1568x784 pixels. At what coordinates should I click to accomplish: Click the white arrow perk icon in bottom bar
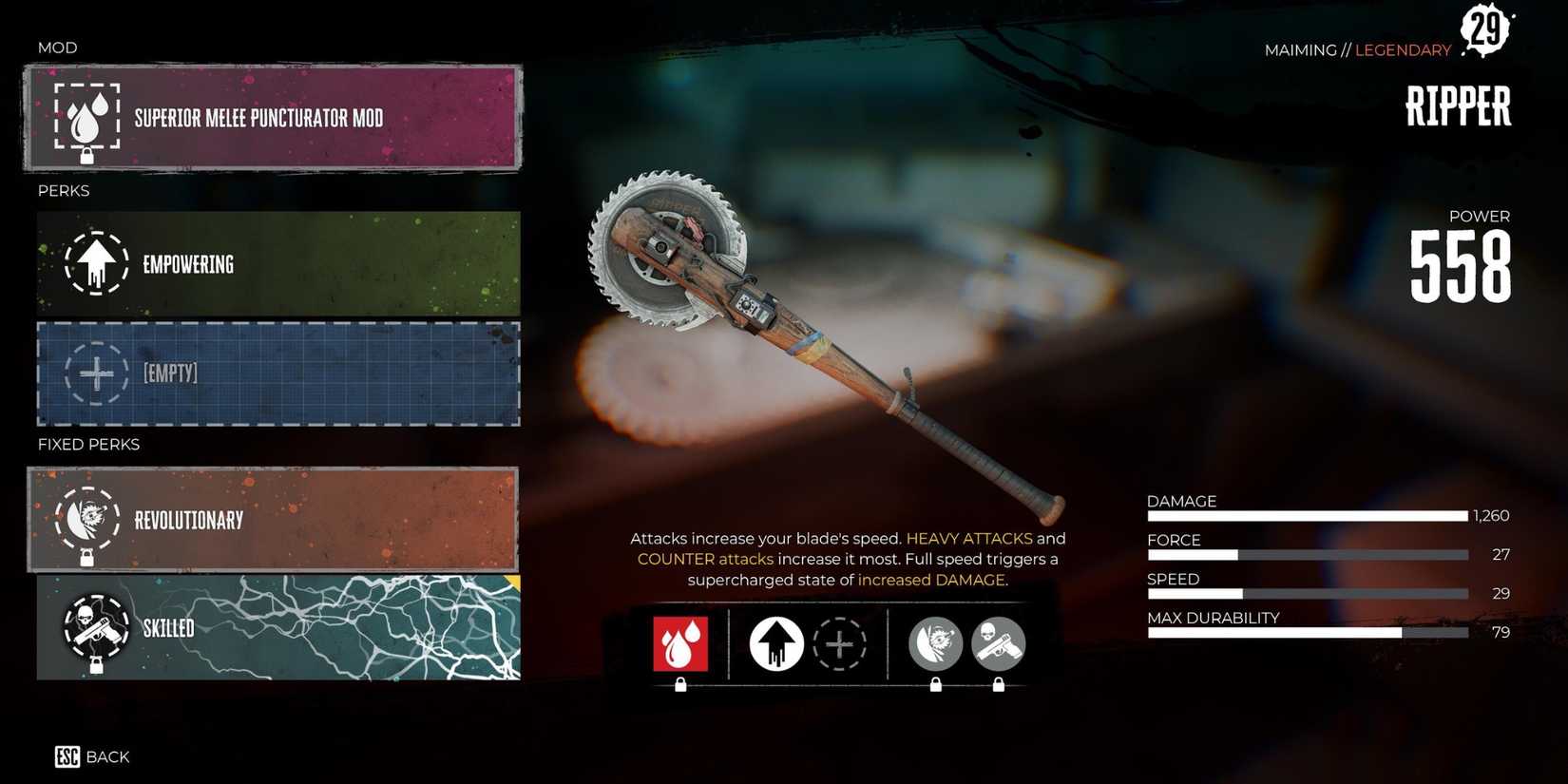pyautogui.click(x=774, y=643)
